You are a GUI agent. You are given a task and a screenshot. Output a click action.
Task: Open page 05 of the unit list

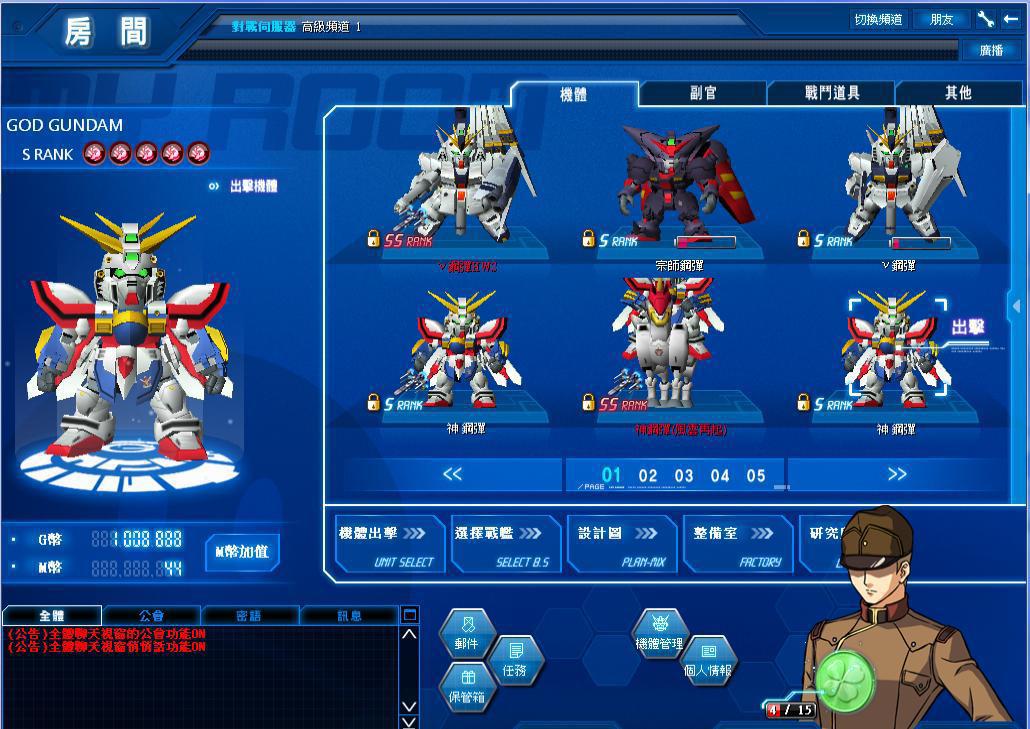coord(756,476)
